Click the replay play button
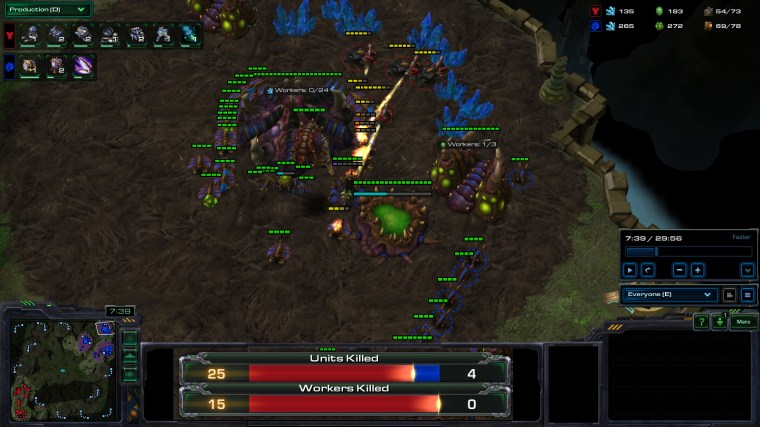760x427 pixels. [630, 270]
